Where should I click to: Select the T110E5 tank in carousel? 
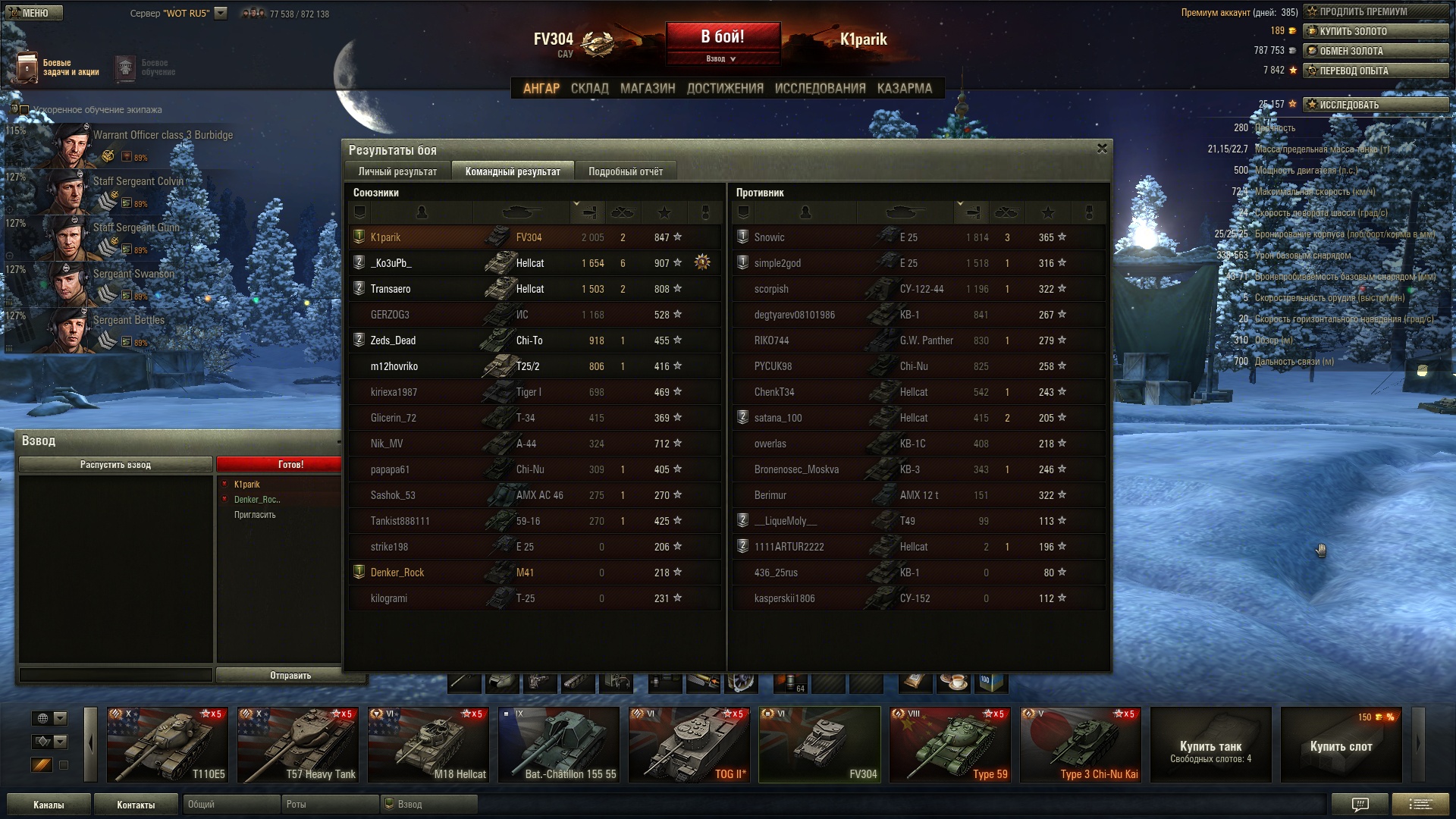(x=168, y=744)
